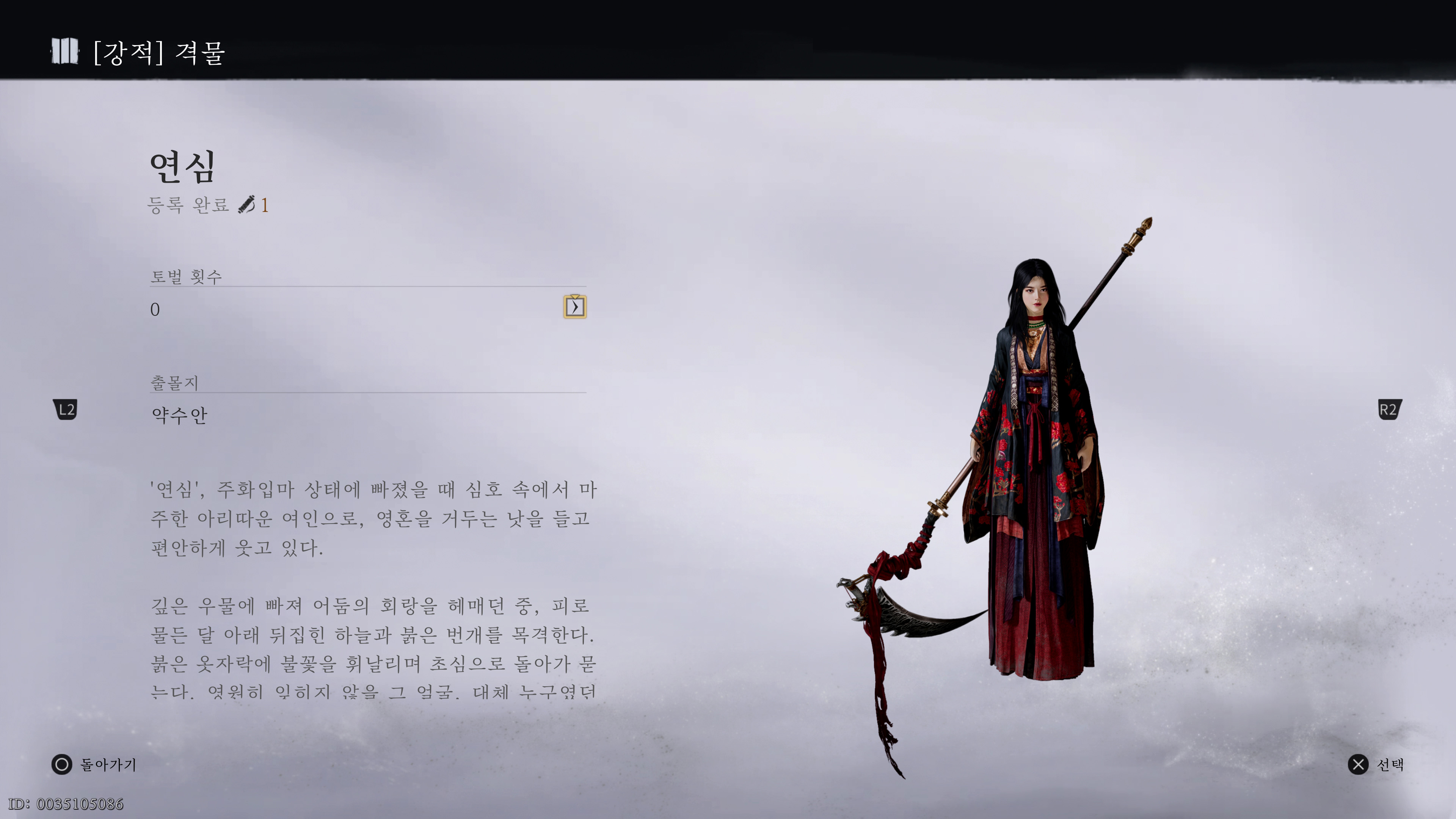Open the gold arrow icon beside 토벌 횟수

tap(576, 306)
